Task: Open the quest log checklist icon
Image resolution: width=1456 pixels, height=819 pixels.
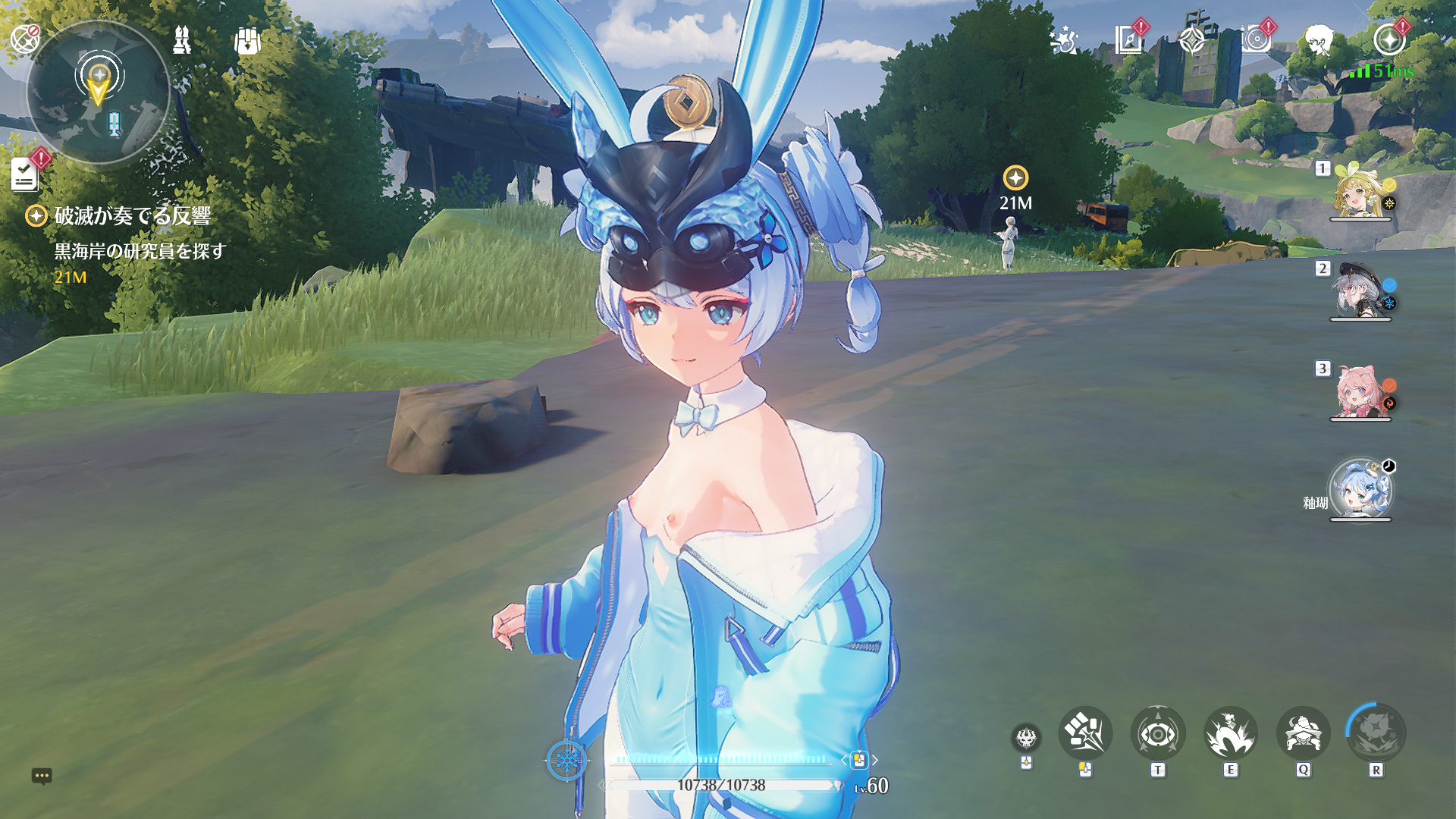Action: tap(25, 174)
